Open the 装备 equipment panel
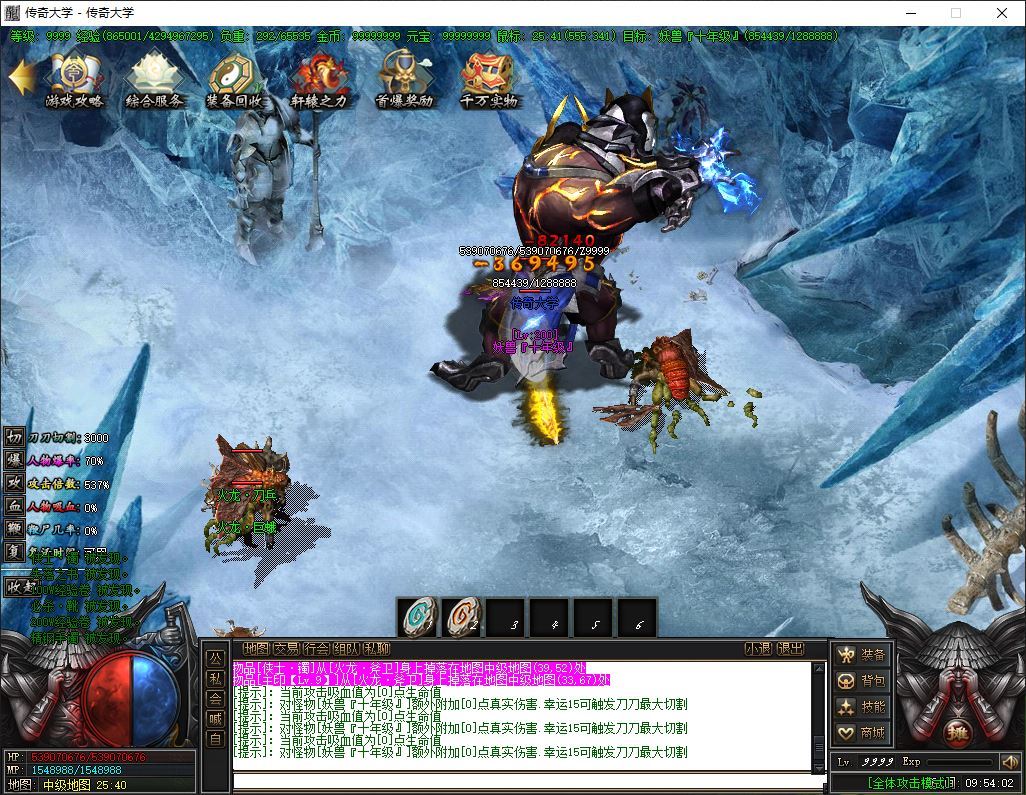This screenshot has height=795, width=1026. [862, 655]
